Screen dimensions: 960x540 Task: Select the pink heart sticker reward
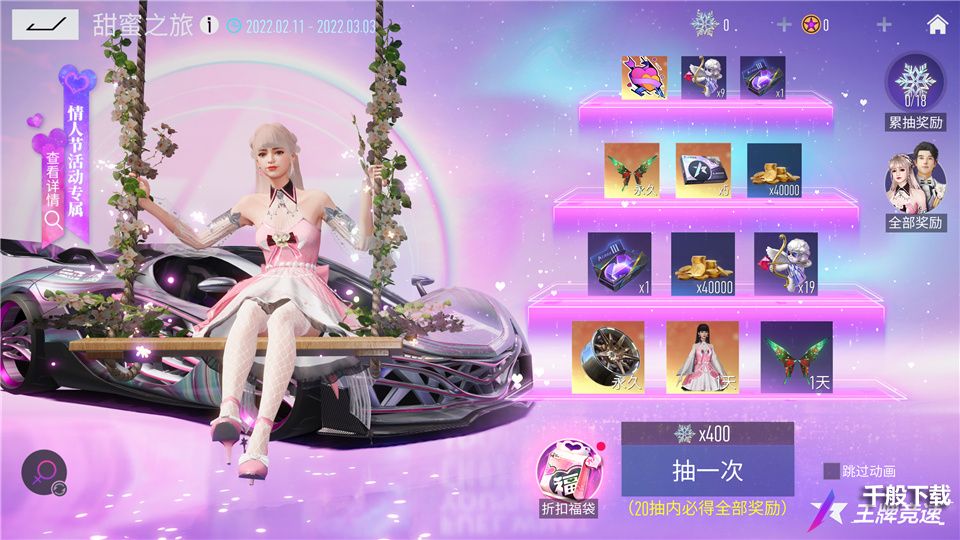(644, 78)
